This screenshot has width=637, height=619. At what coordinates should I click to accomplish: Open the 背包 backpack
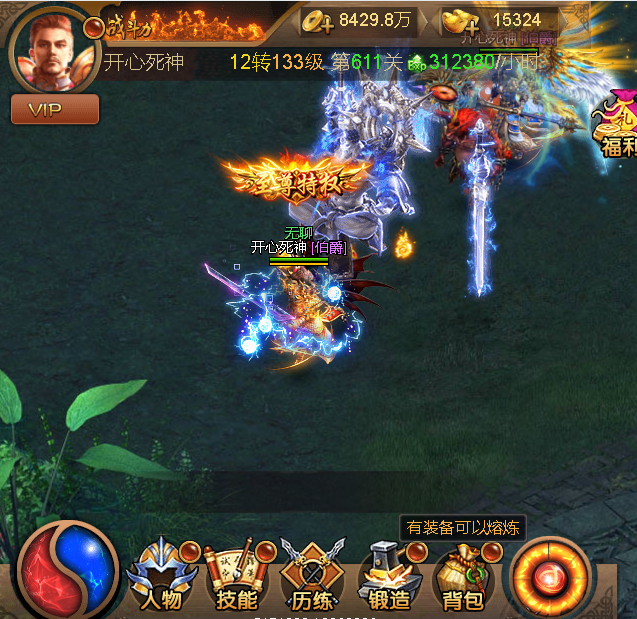coord(464,576)
